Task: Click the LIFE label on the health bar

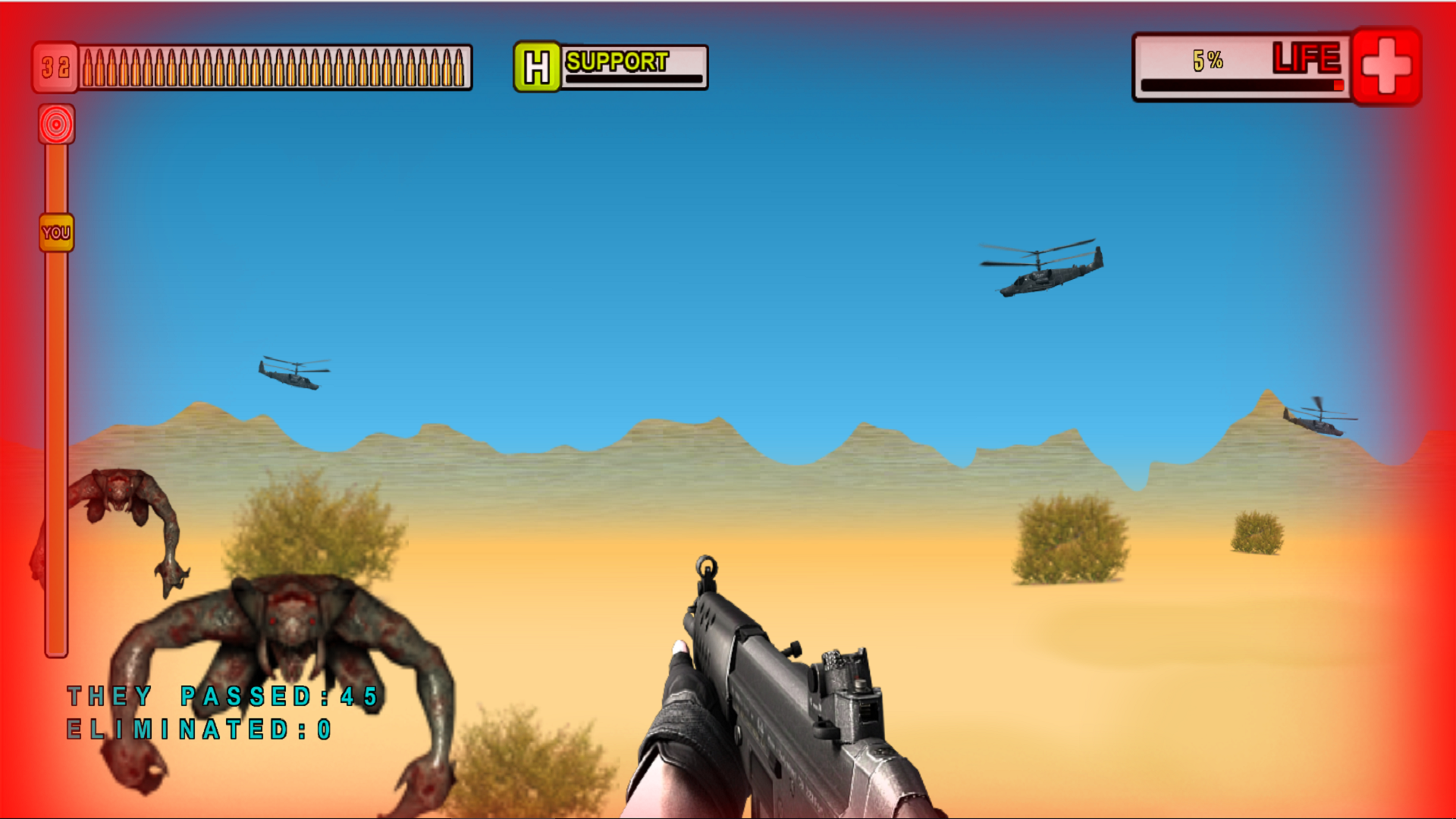Action: pos(1308,57)
